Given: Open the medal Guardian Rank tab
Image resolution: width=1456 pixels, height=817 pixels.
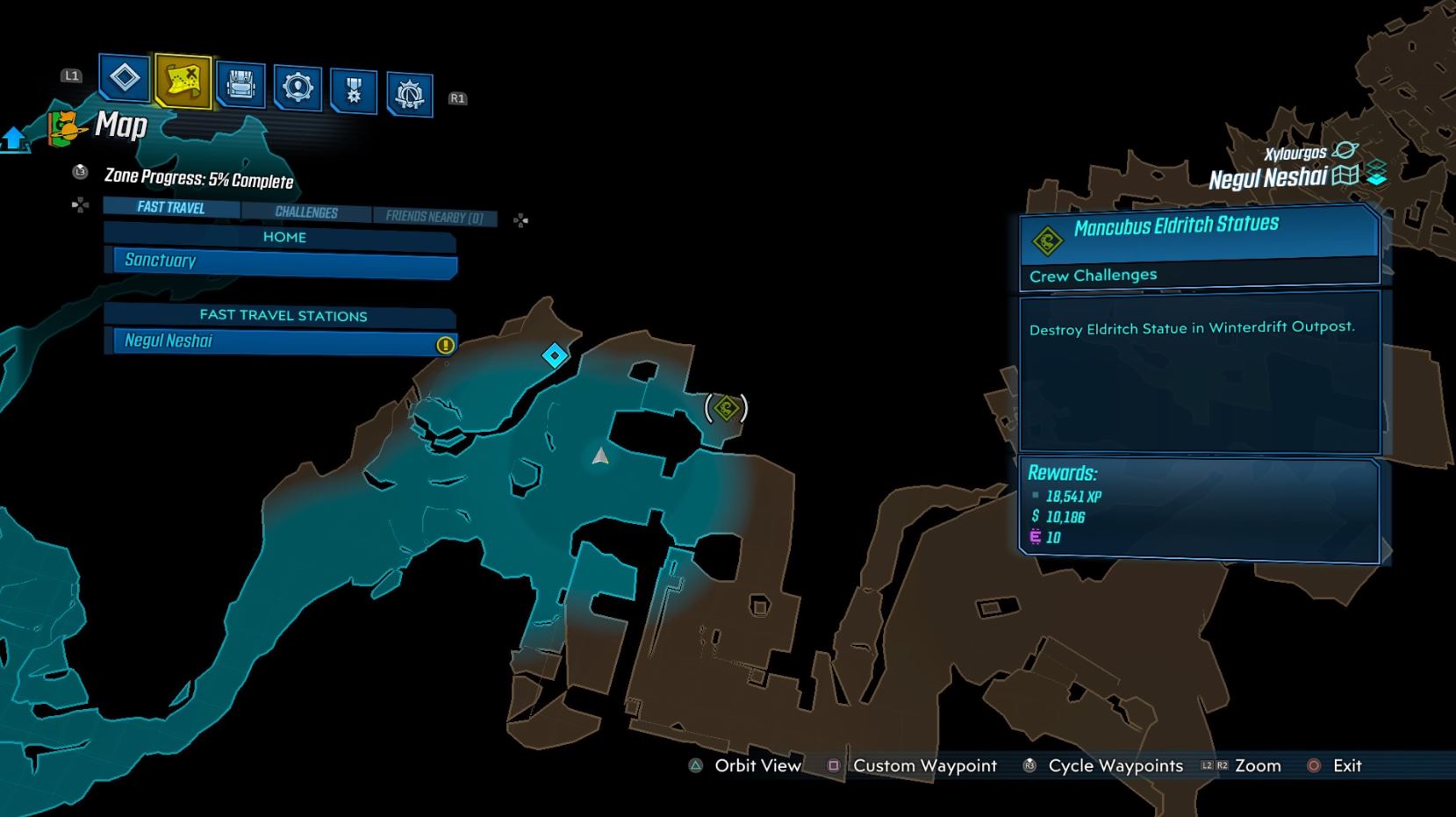Looking at the screenshot, I should pyautogui.click(x=354, y=90).
